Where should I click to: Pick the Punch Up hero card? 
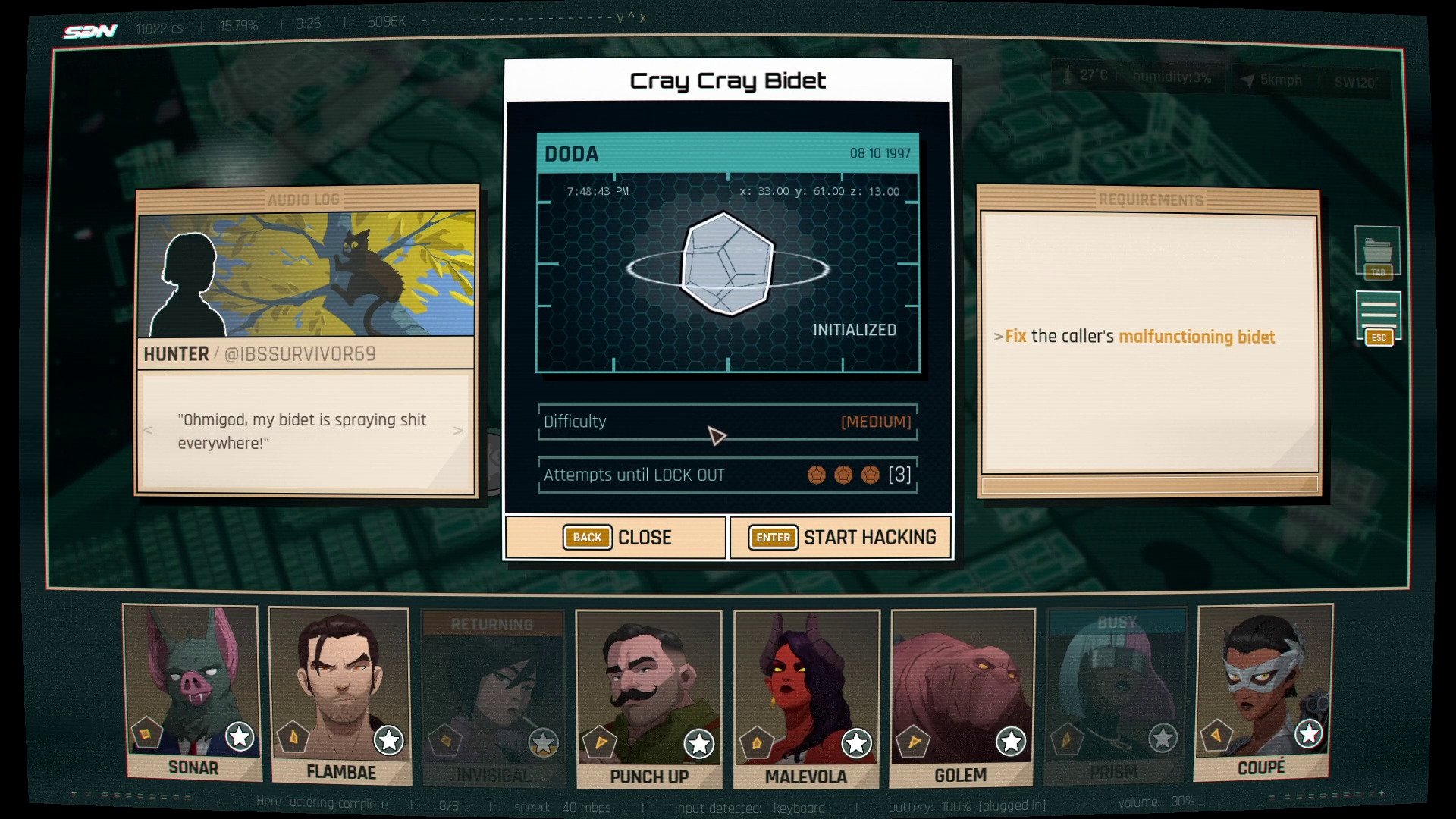(x=648, y=696)
